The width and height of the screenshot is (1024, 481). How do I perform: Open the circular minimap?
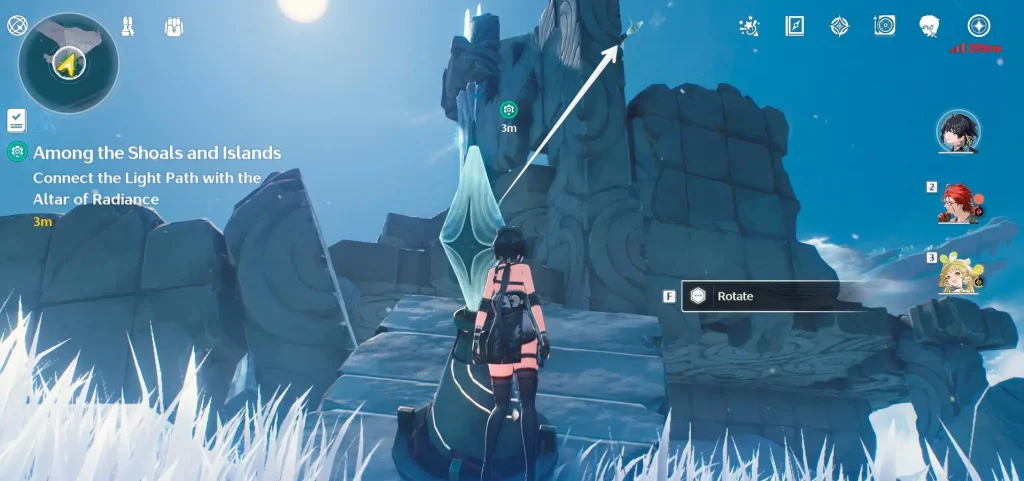(67, 63)
